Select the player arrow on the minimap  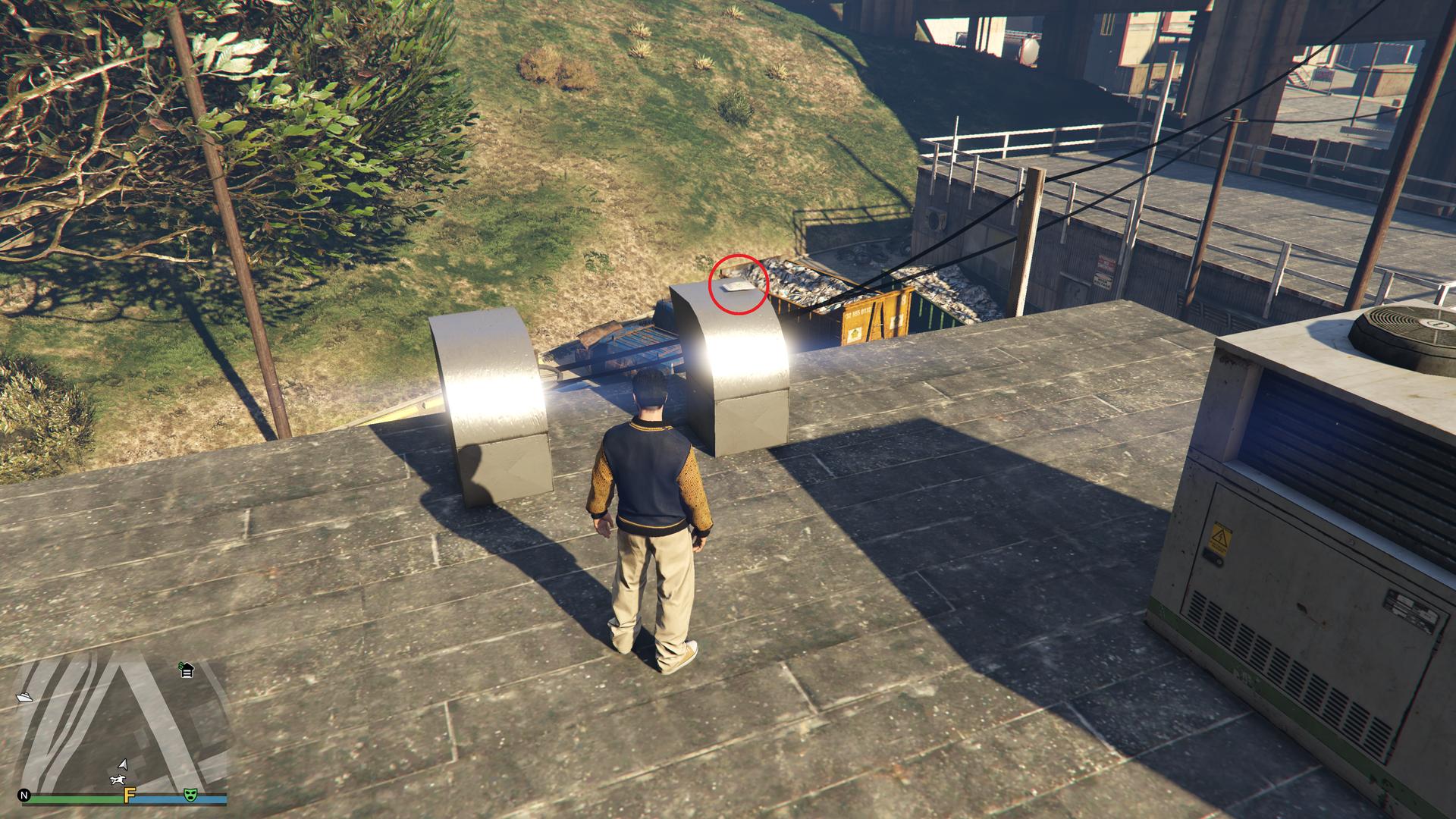[124, 765]
